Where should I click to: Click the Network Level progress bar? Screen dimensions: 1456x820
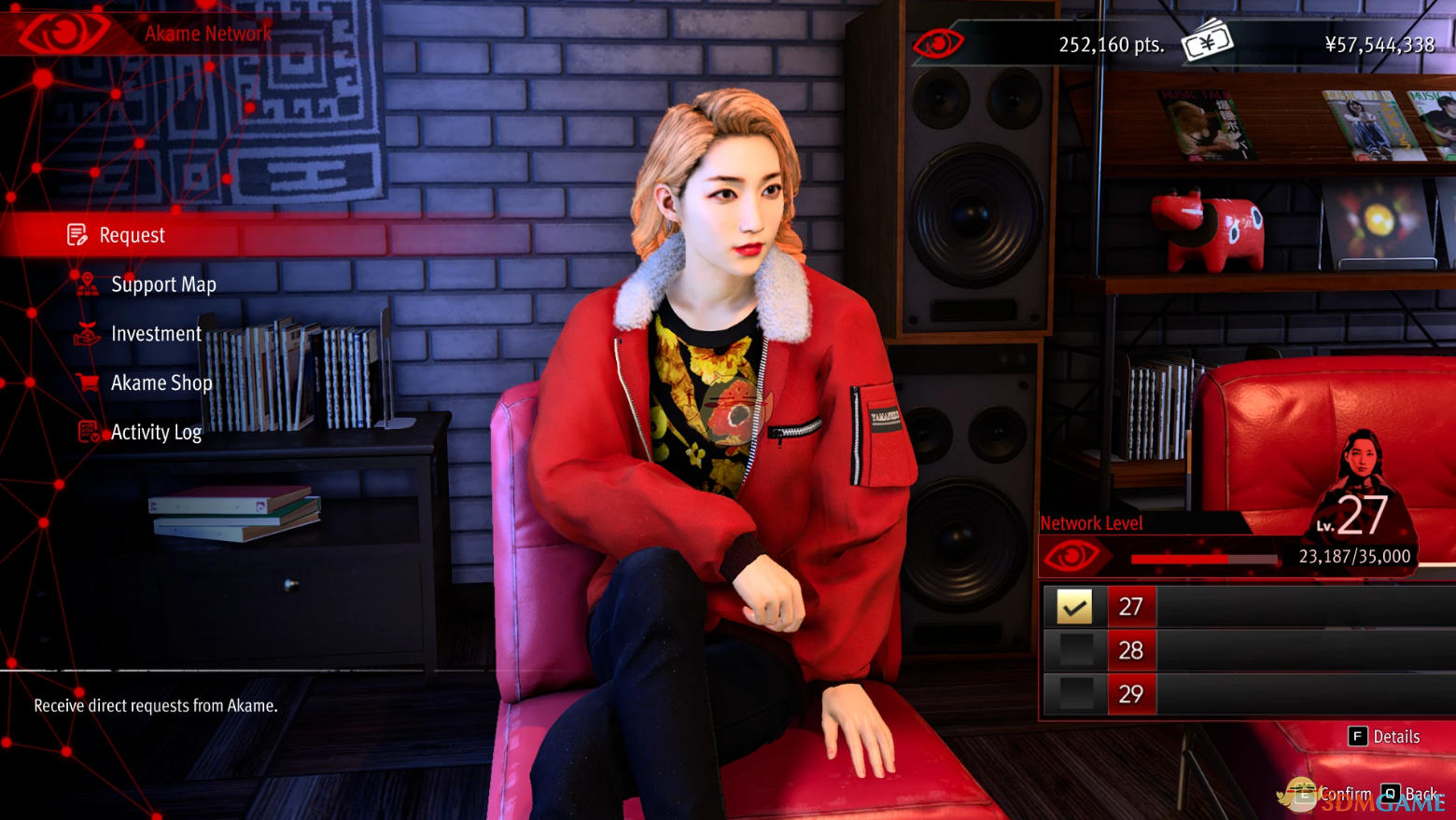point(1204,559)
